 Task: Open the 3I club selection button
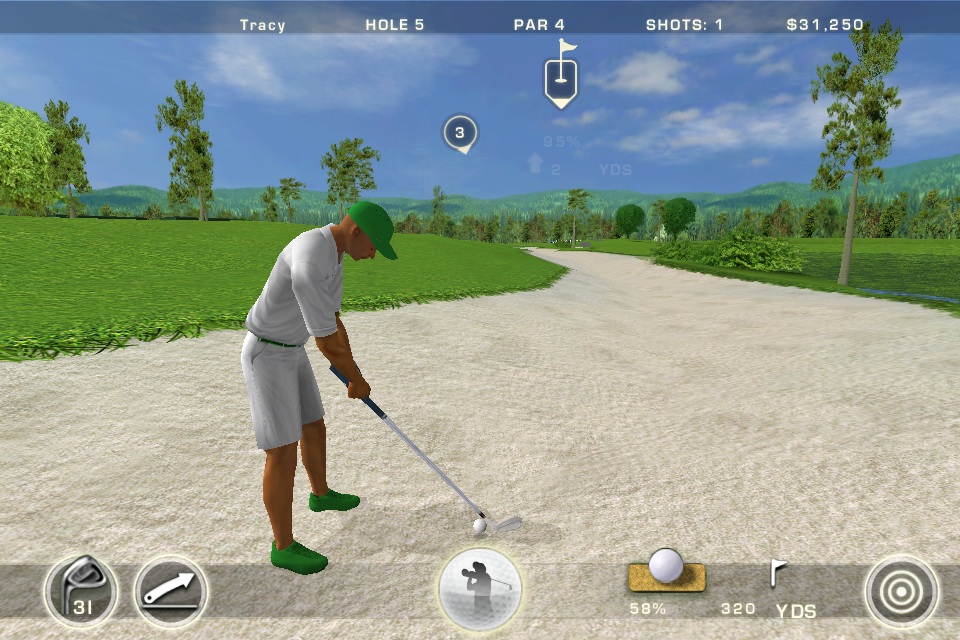coord(80,591)
